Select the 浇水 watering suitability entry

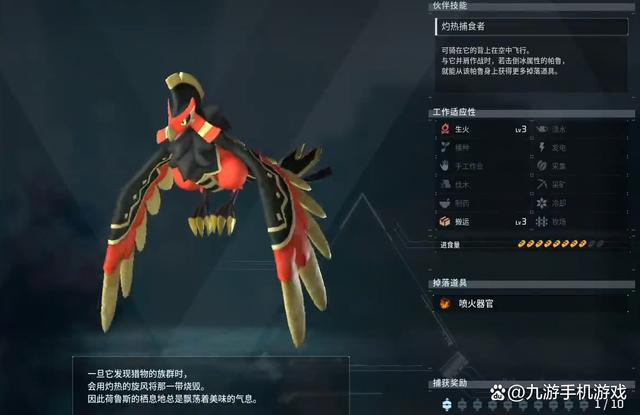pyautogui.click(x=580, y=129)
